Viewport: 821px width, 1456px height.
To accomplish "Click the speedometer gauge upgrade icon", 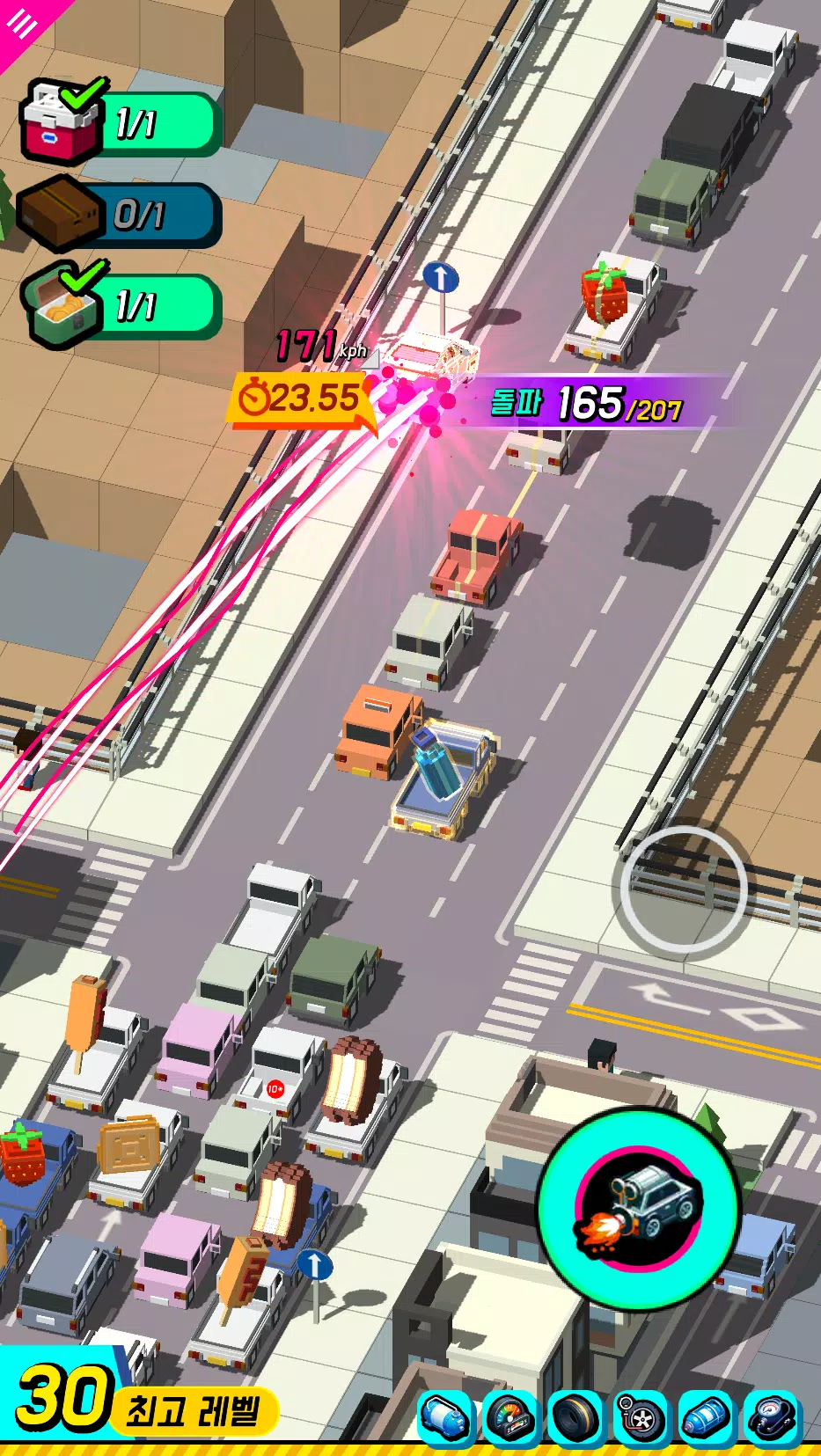I will (510, 1417).
